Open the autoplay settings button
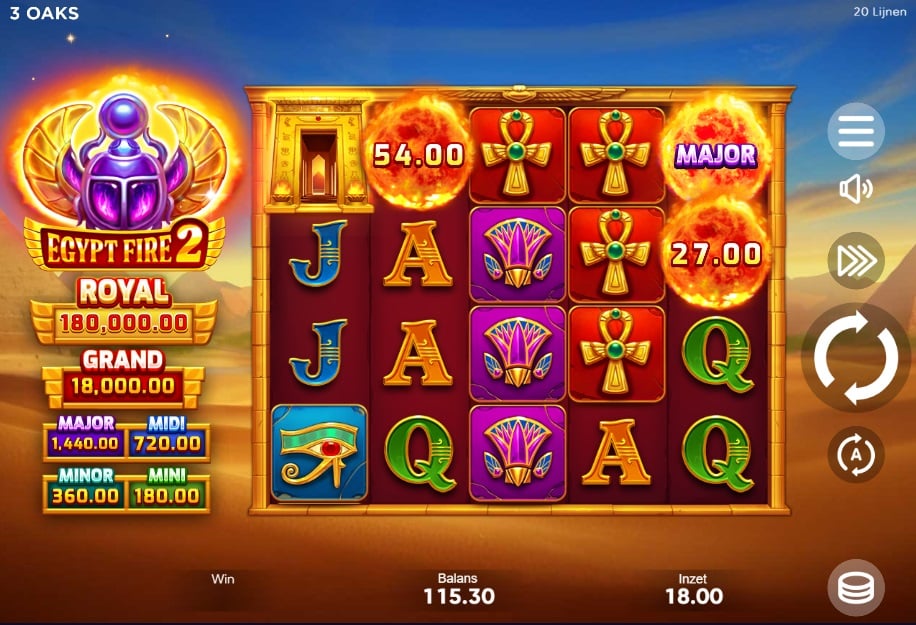Viewport: 916px width, 625px height. coord(855,455)
